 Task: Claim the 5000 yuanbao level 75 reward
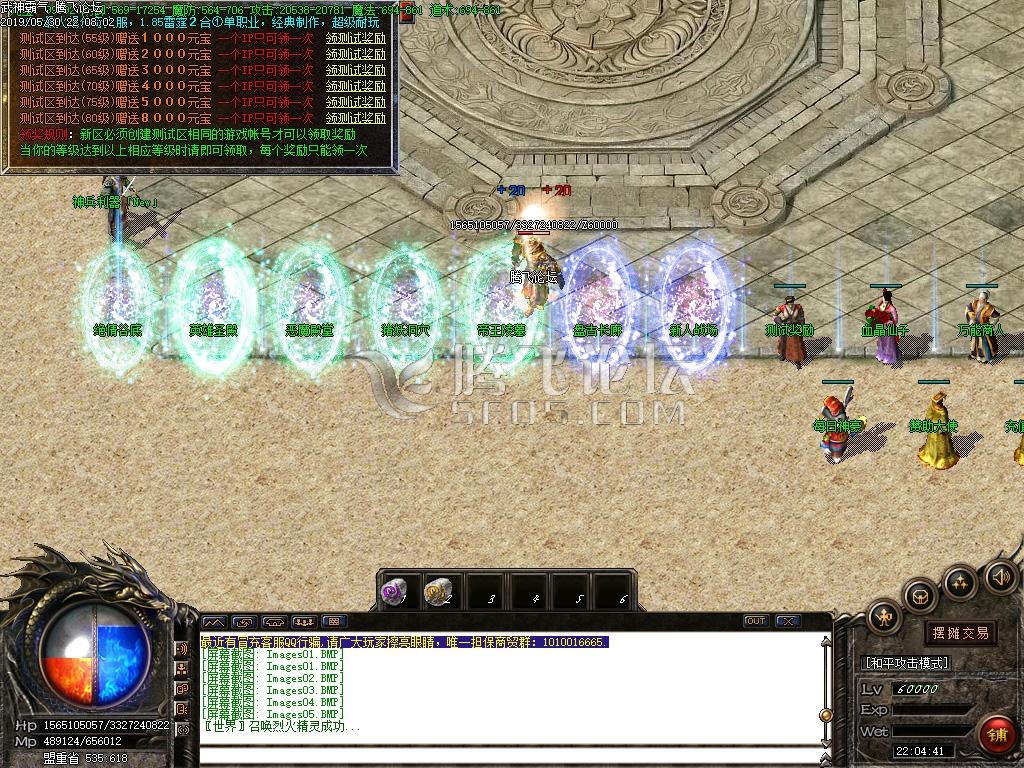click(355, 102)
